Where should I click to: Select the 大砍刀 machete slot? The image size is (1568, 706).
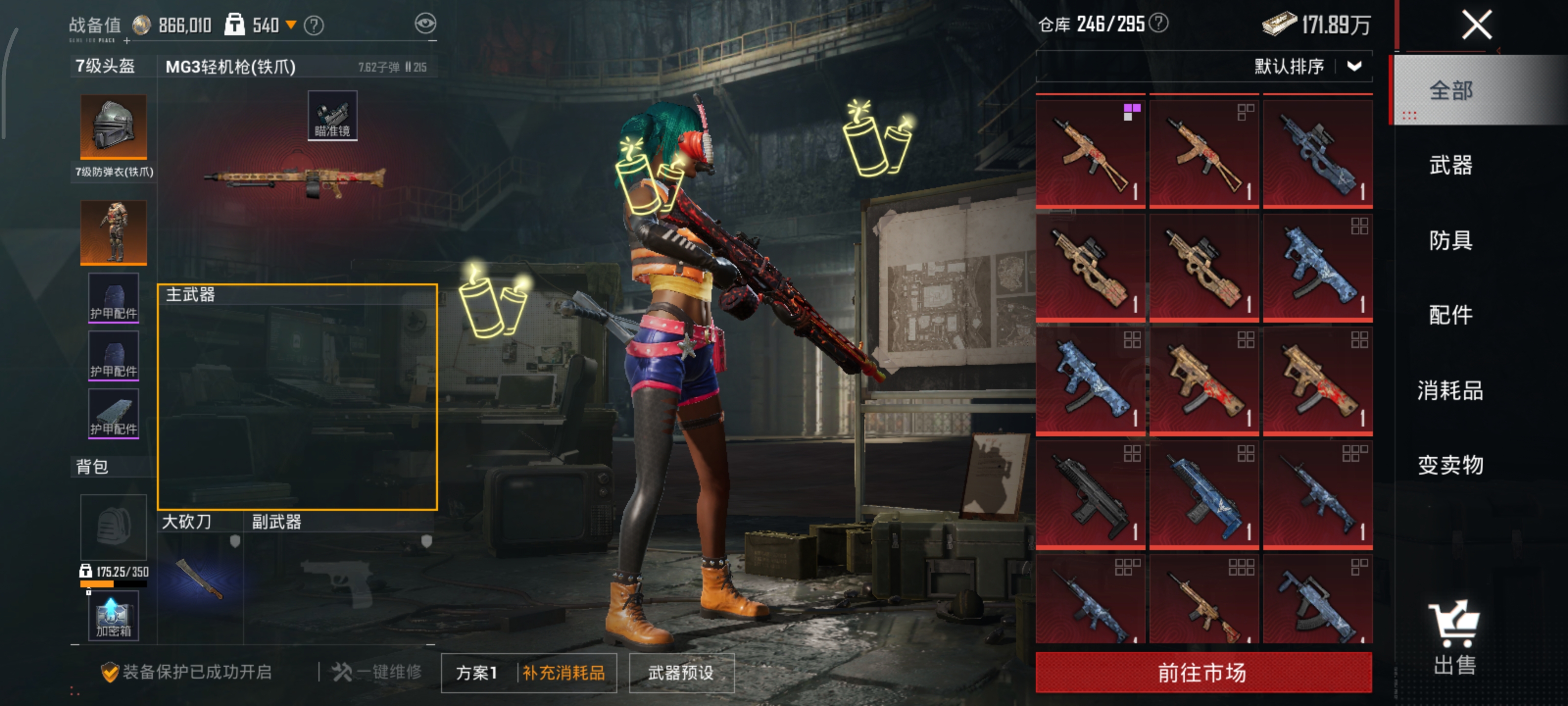[x=200, y=579]
